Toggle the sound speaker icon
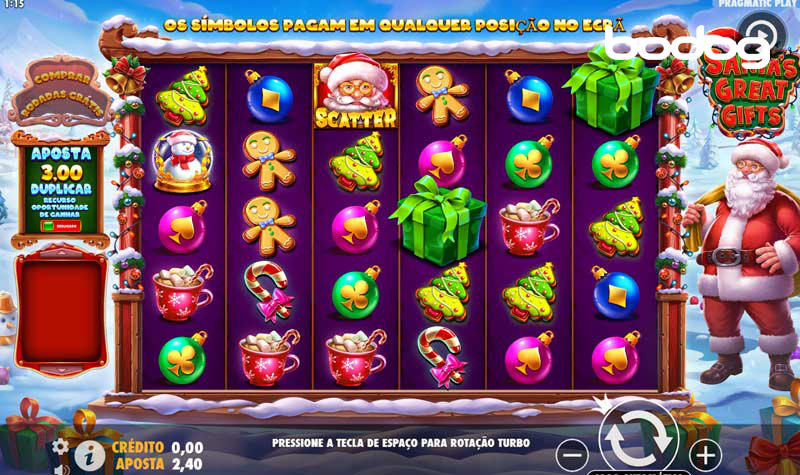 pos(60,468)
